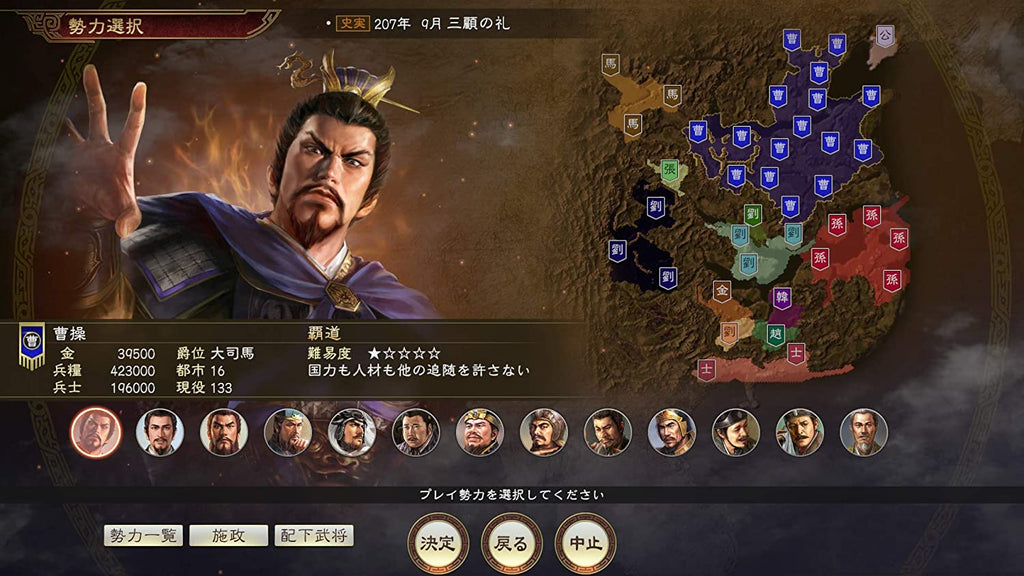
Task: Select the brown 金 faction marker
Action: (721, 290)
